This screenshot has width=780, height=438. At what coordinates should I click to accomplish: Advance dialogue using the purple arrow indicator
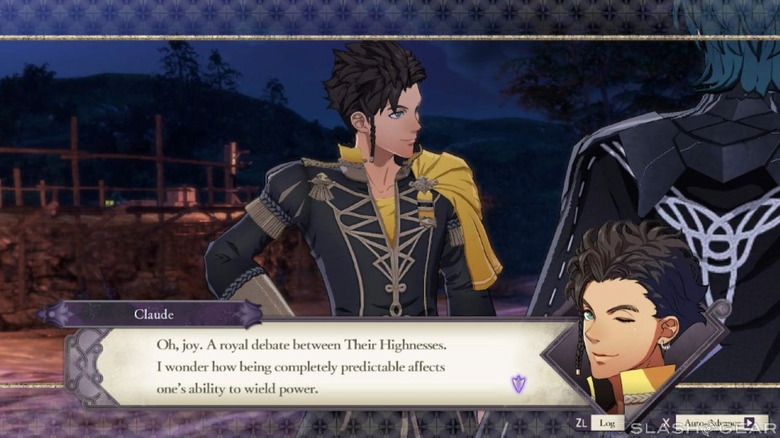point(518,383)
